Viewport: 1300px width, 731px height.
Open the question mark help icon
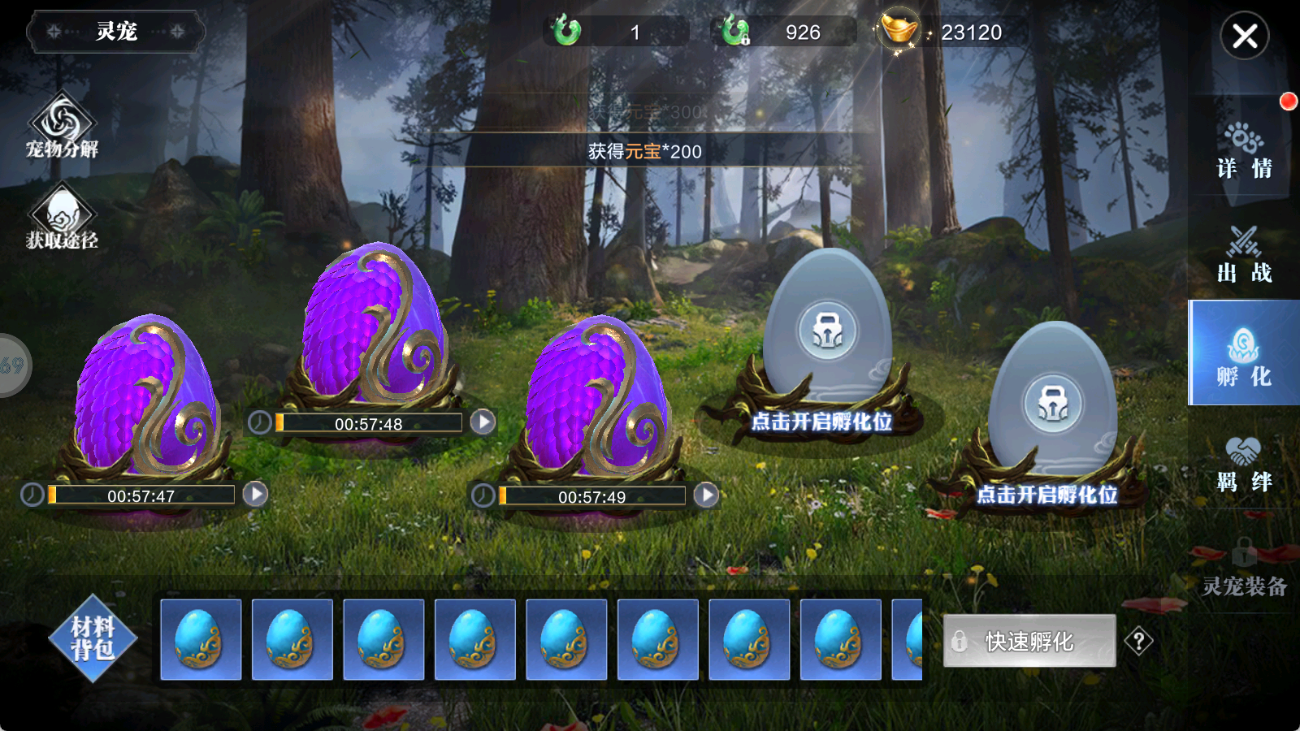[x=1138, y=641]
